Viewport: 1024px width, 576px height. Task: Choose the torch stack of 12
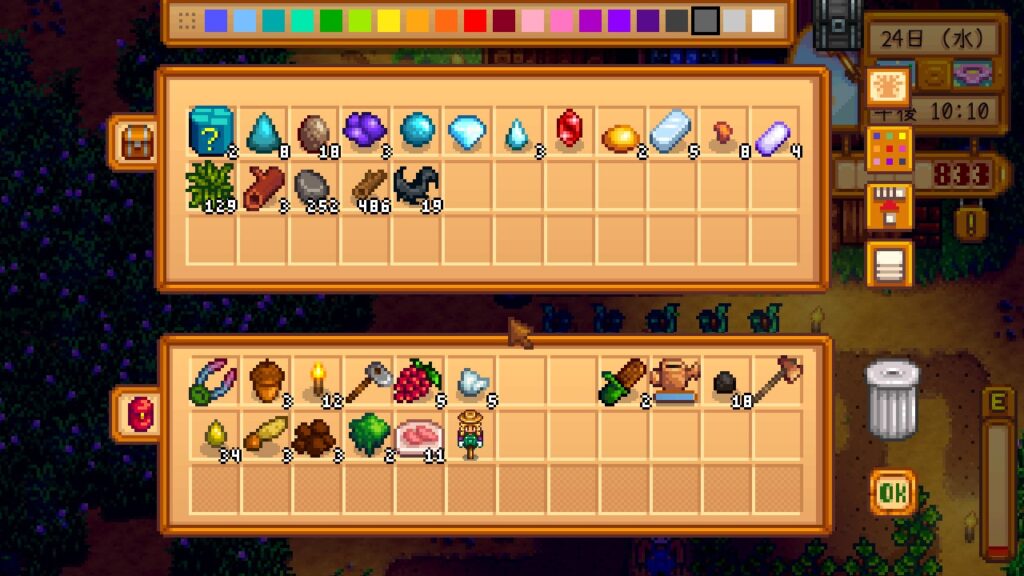pos(319,381)
